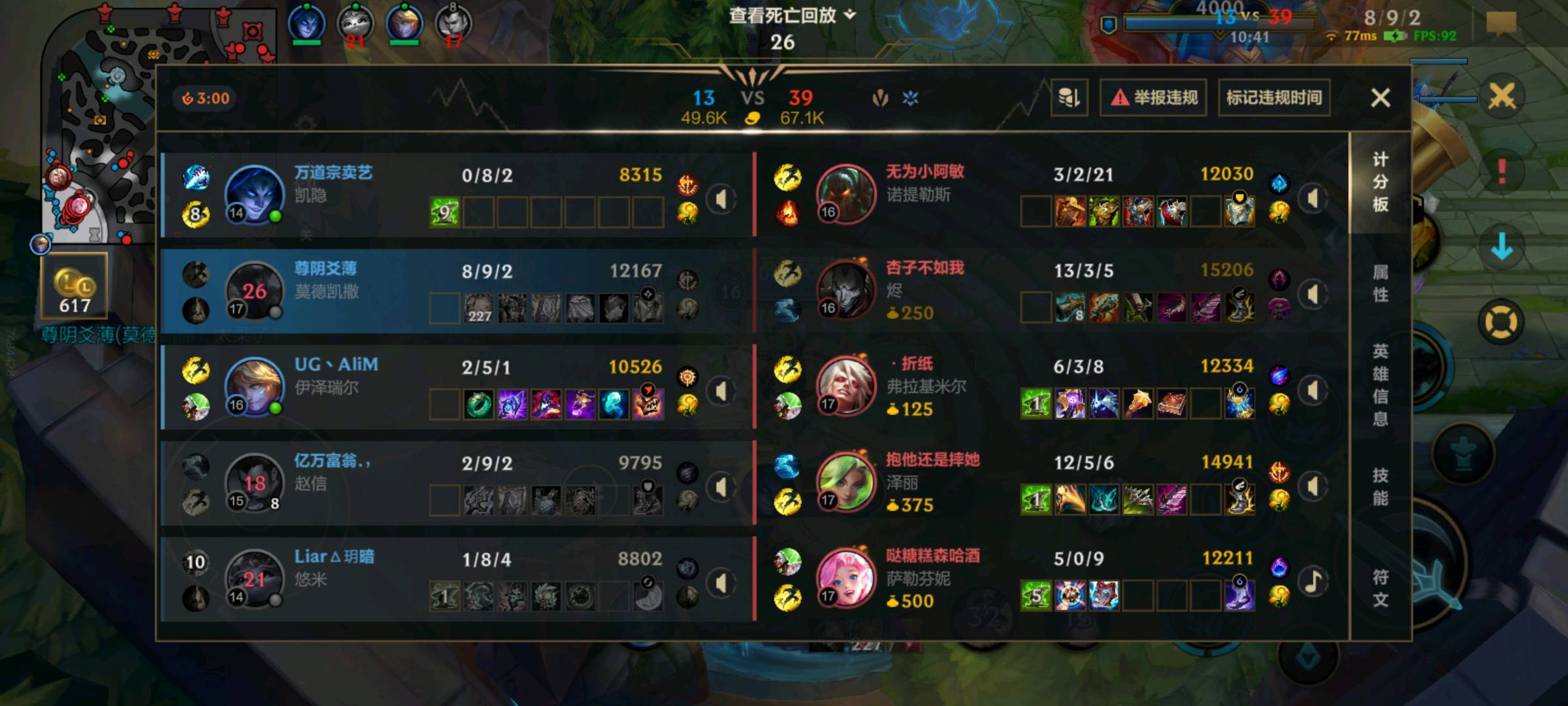Viewport: 1568px width, 706px height.
Task: Click the red exclamation danger ping icon
Action: (x=1502, y=171)
